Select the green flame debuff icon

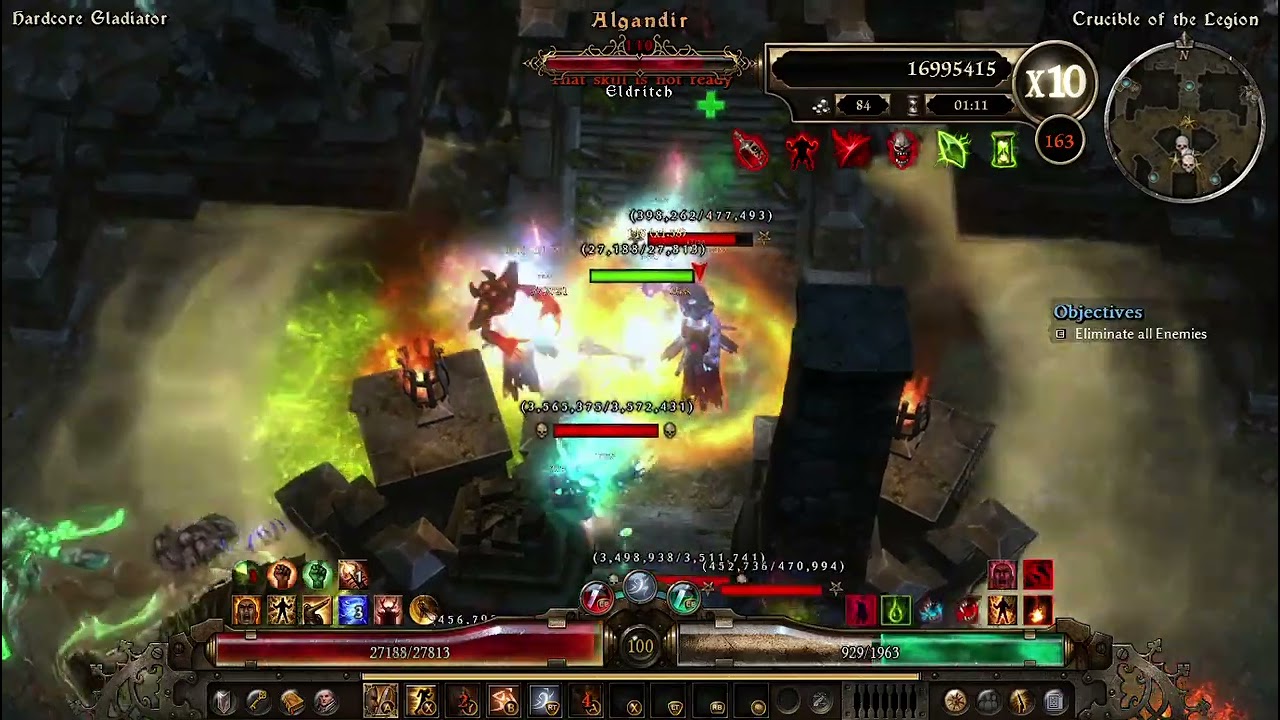(x=896, y=610)
